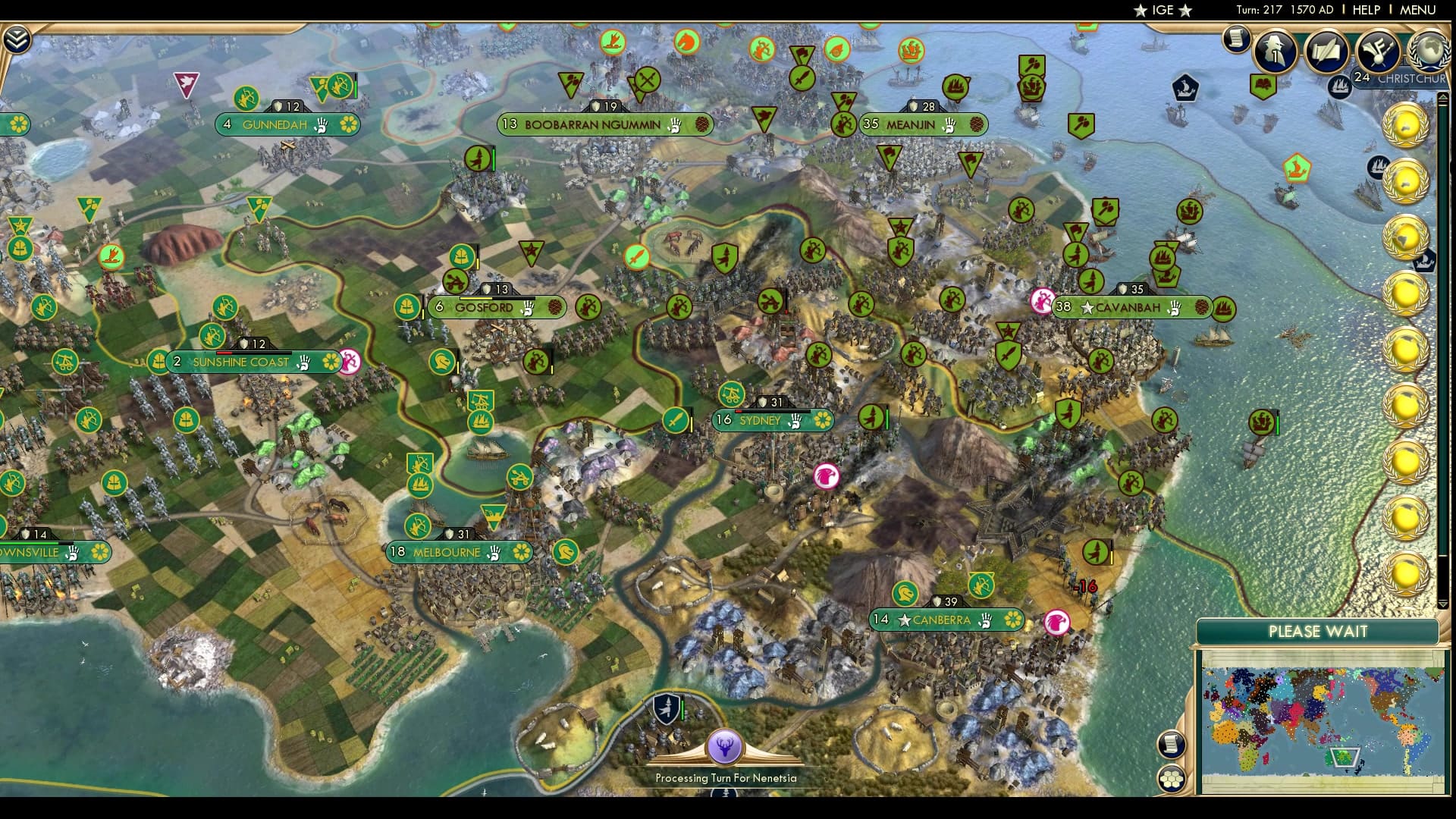Open the Great Works screen icon
The image size is (1456, 819).
tap(1379, 52)
